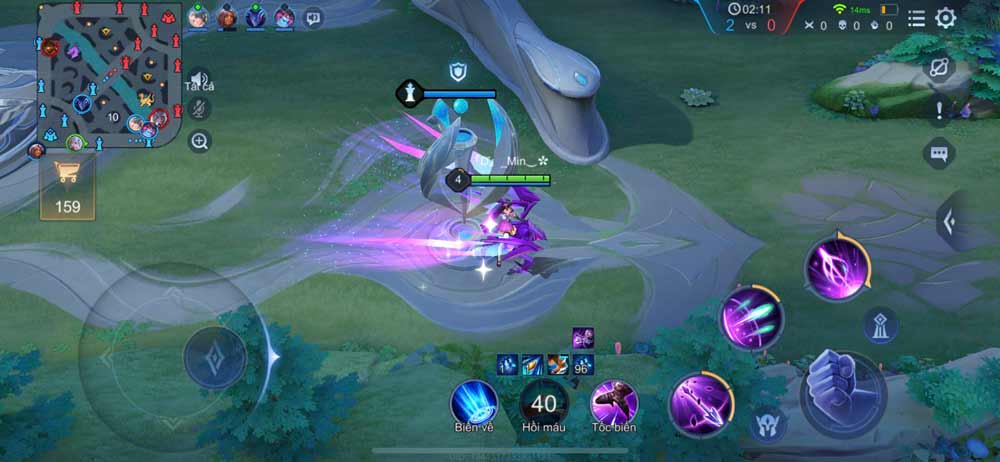Toggle the muted microphone icon
This screenshot has width=1000, height=462.
tap(199, 110)
